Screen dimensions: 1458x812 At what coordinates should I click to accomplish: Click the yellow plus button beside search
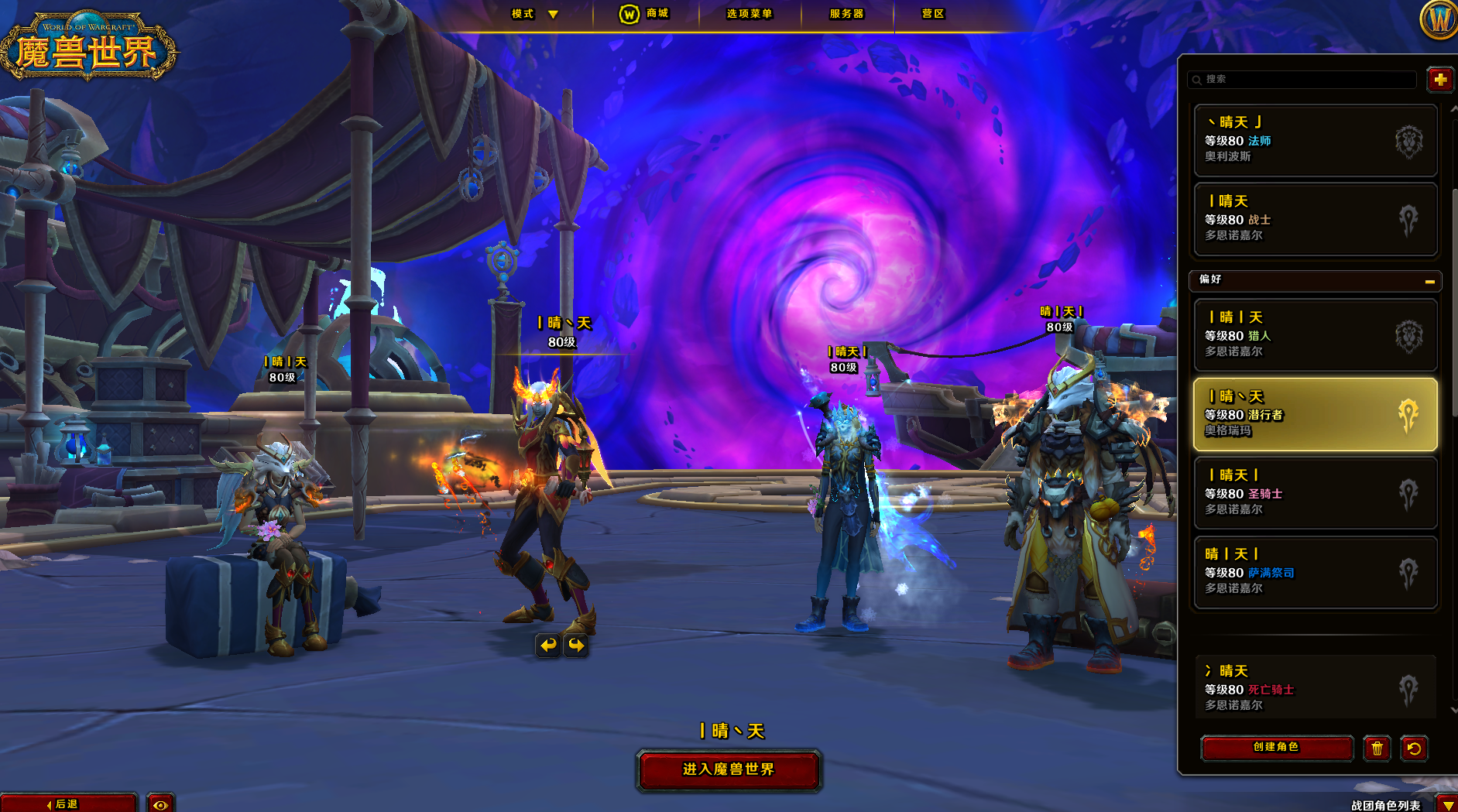pyautogui.click(x=1439, y=80)
